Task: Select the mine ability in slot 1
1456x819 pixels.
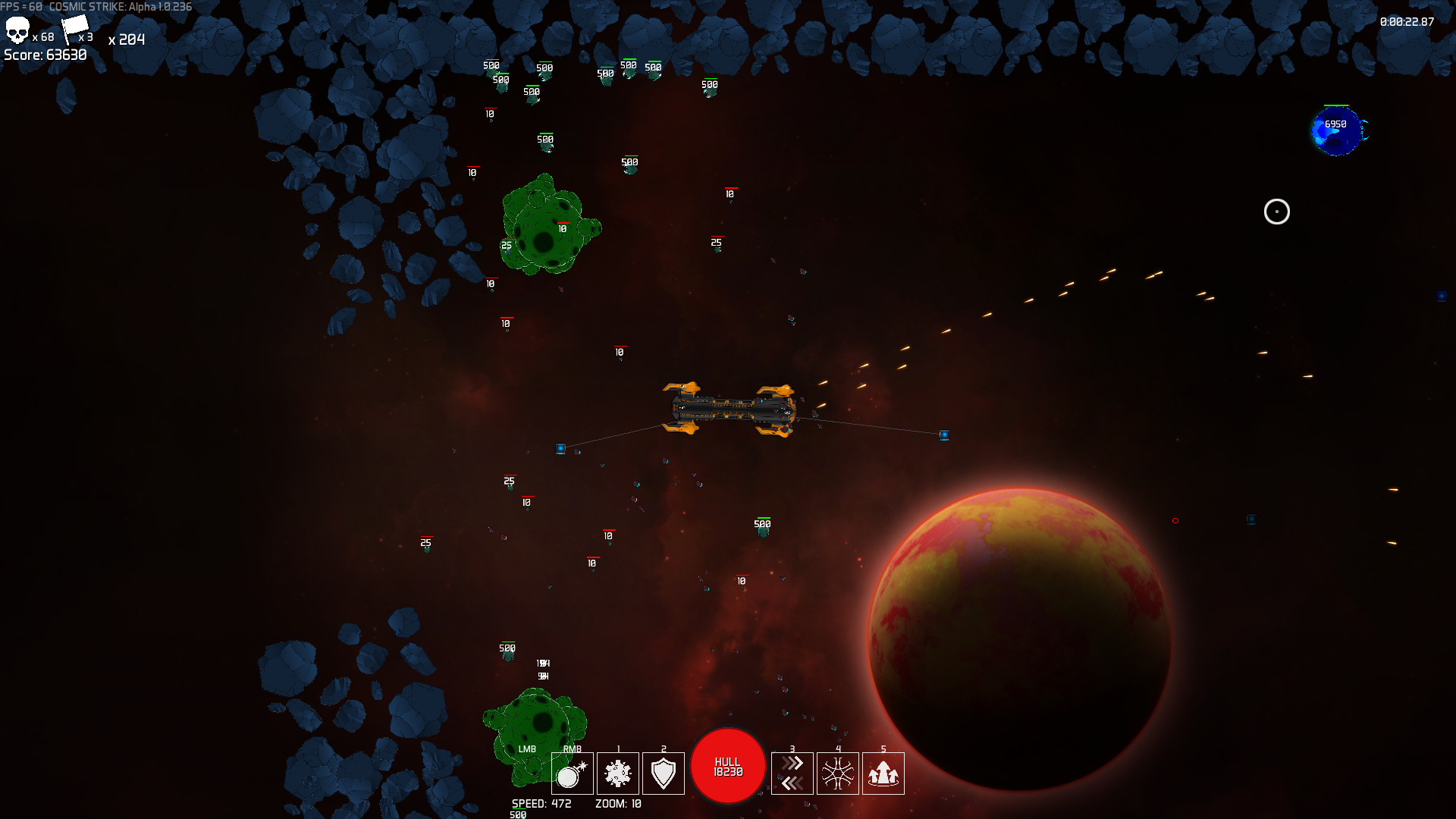Action: (618, 773)
